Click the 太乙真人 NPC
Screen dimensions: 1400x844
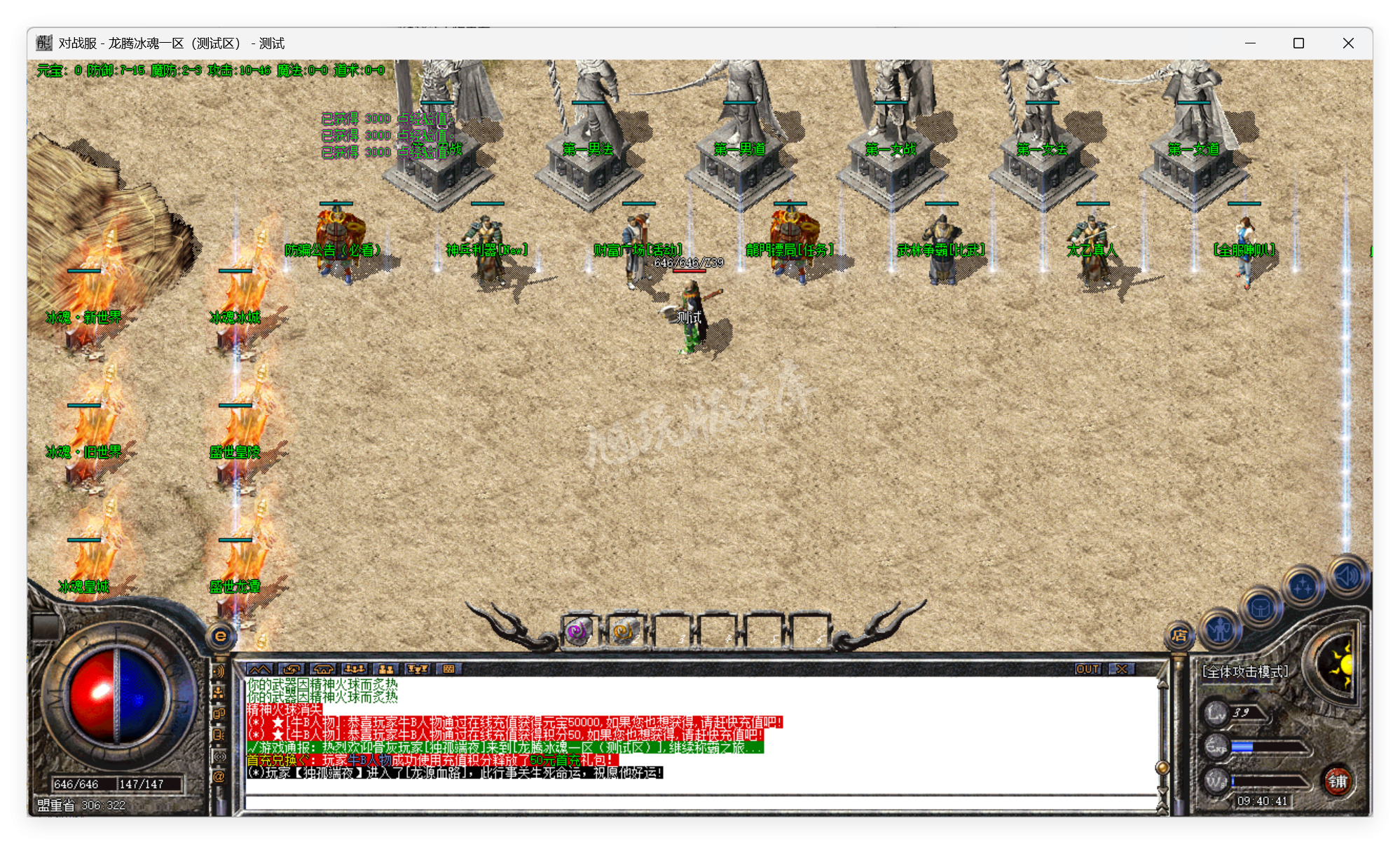[x=1090, y=238]
